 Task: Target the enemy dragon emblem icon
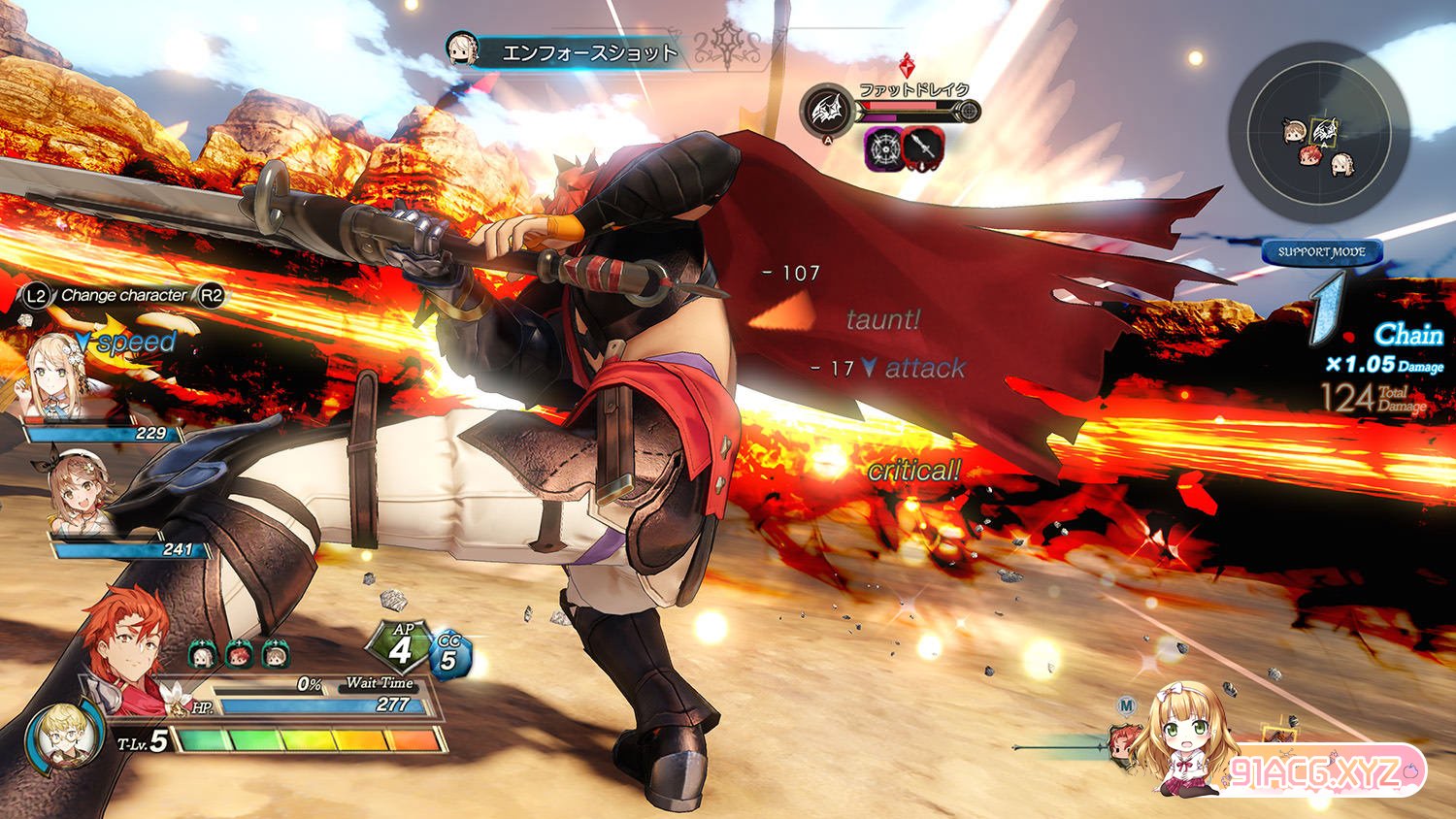[x=827, y=111]
